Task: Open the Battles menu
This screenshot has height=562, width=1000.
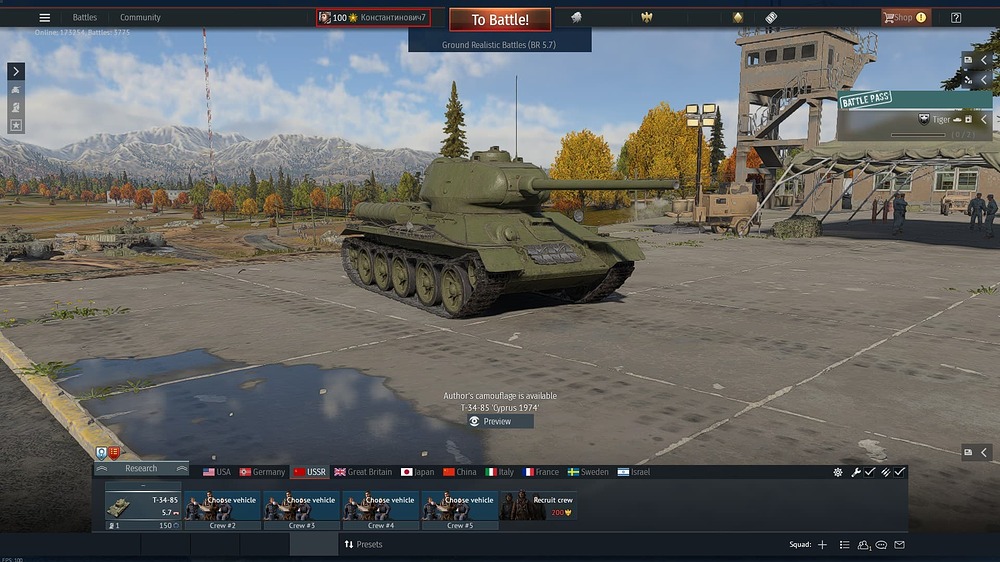Action: (x=85, y=17)
